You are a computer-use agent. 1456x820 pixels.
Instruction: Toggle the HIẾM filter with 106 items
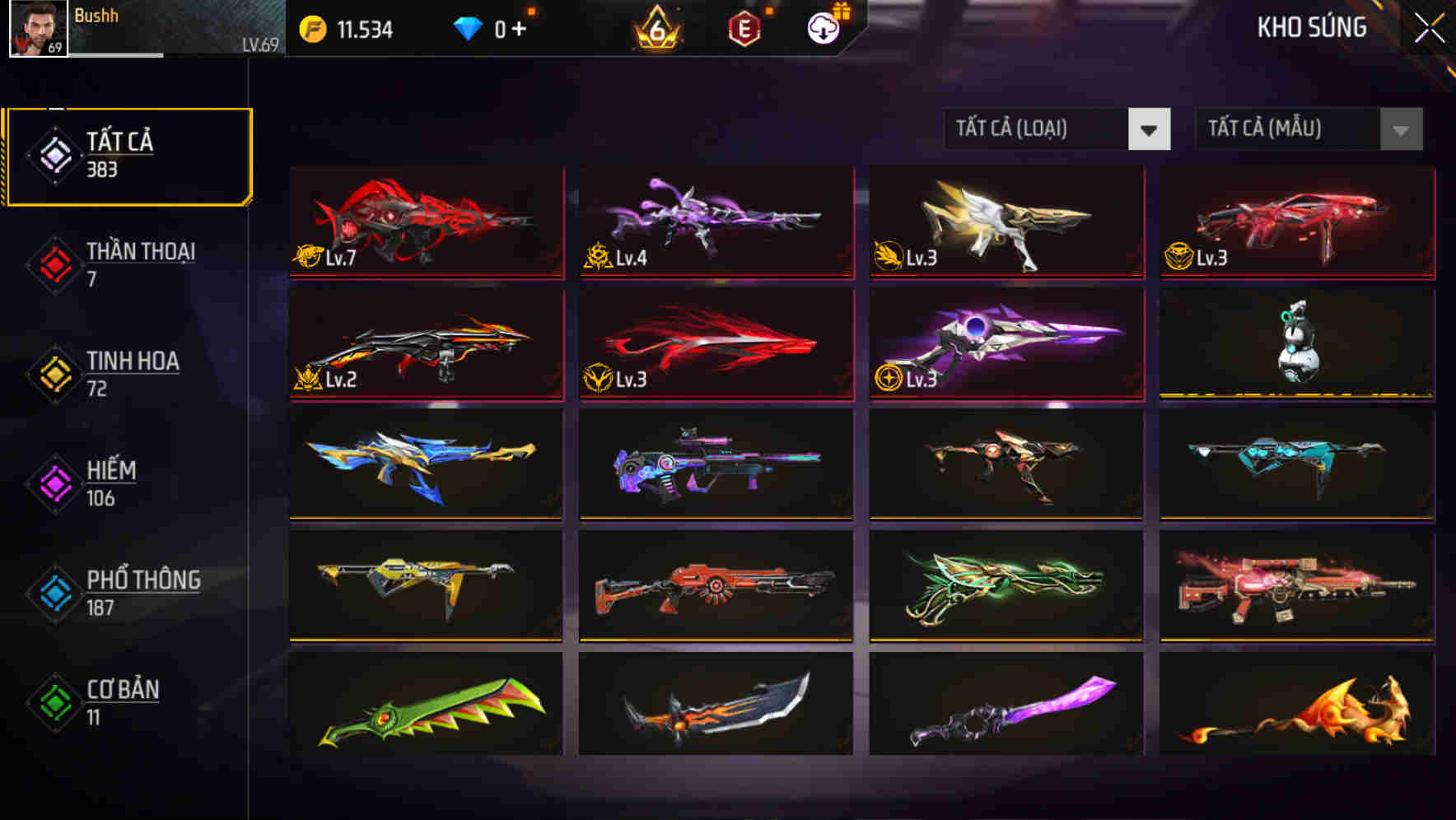112,482
